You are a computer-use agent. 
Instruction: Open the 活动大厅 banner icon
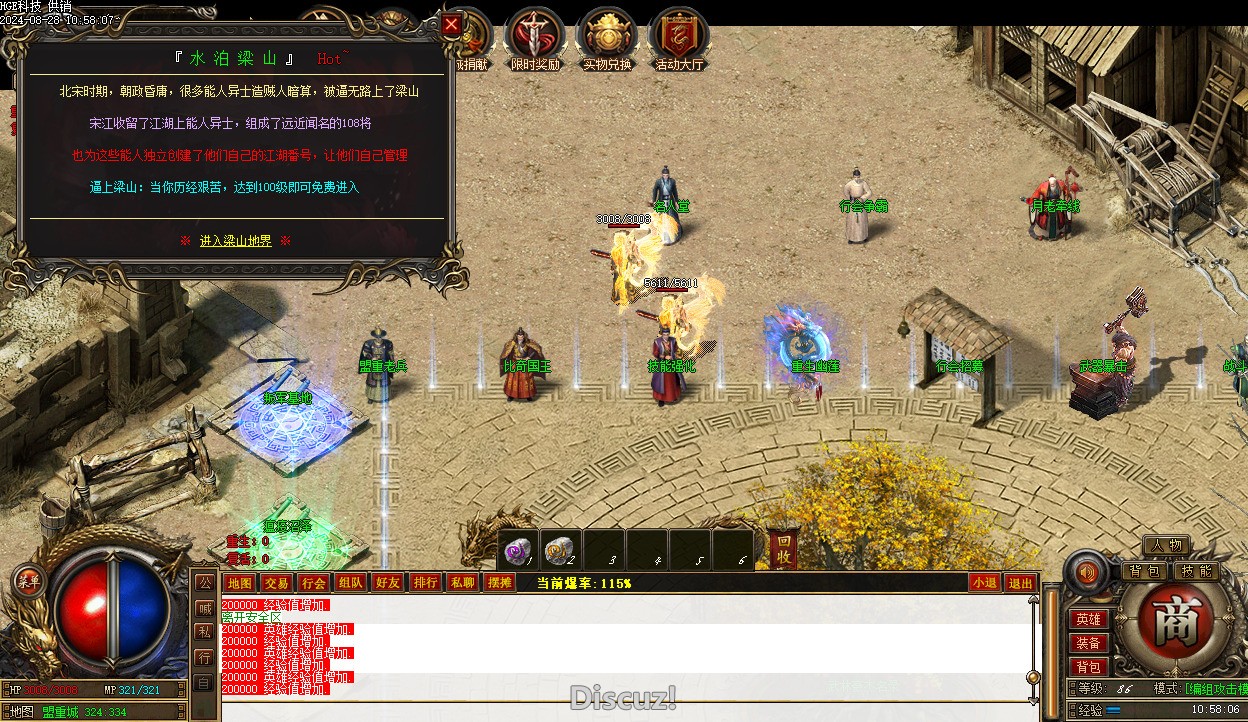click(x=679, y=40)
